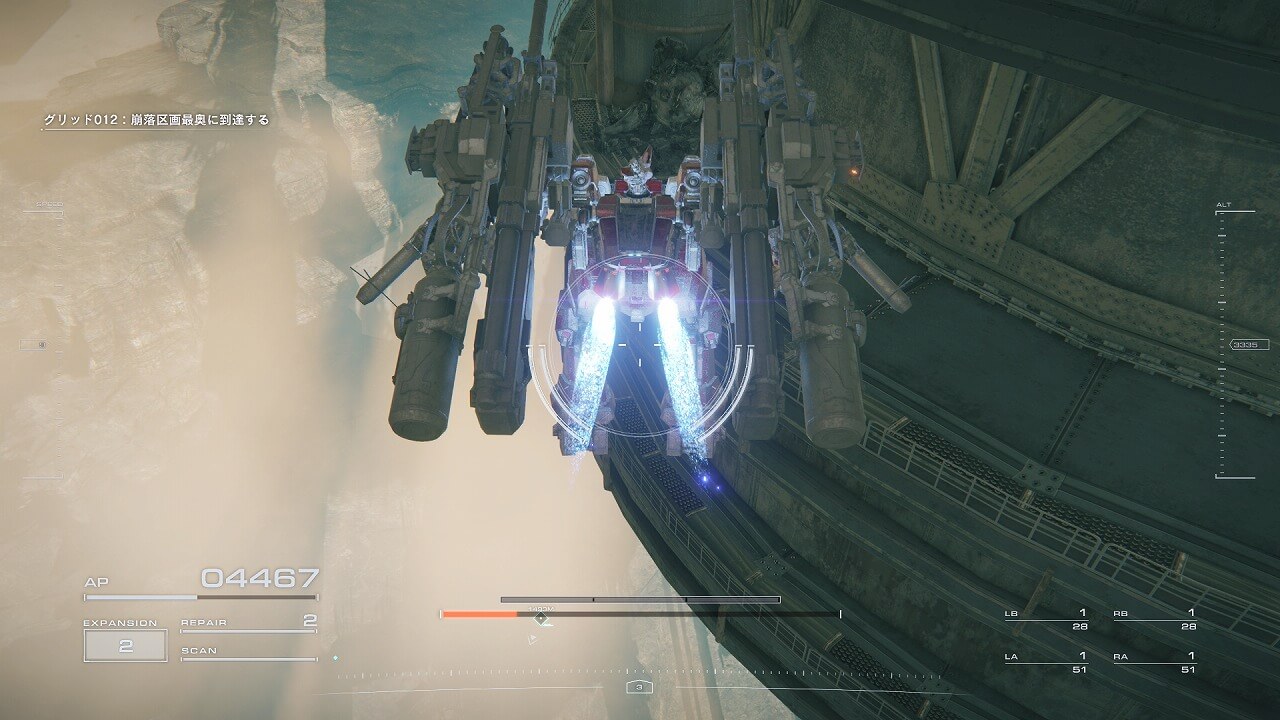Select the mission objective tracker text
The image size is (1280, 720).
156,120
